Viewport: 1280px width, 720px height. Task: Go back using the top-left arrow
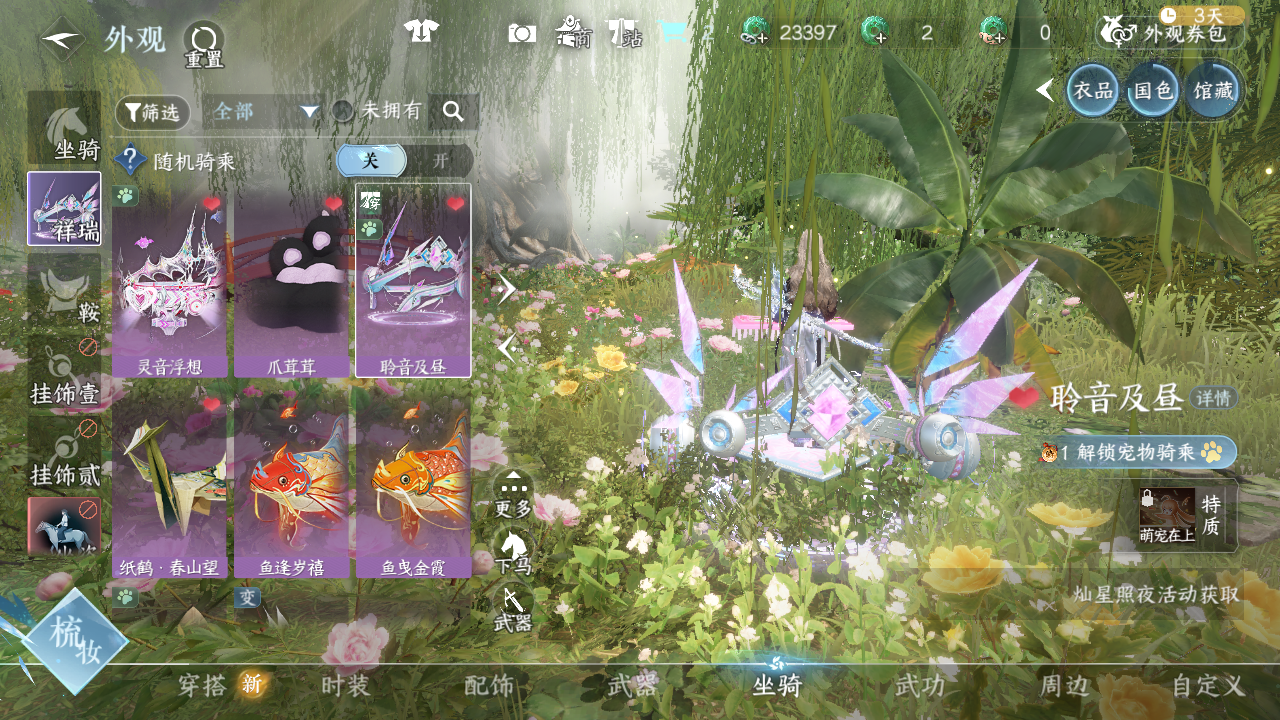(x=62, y=40)
